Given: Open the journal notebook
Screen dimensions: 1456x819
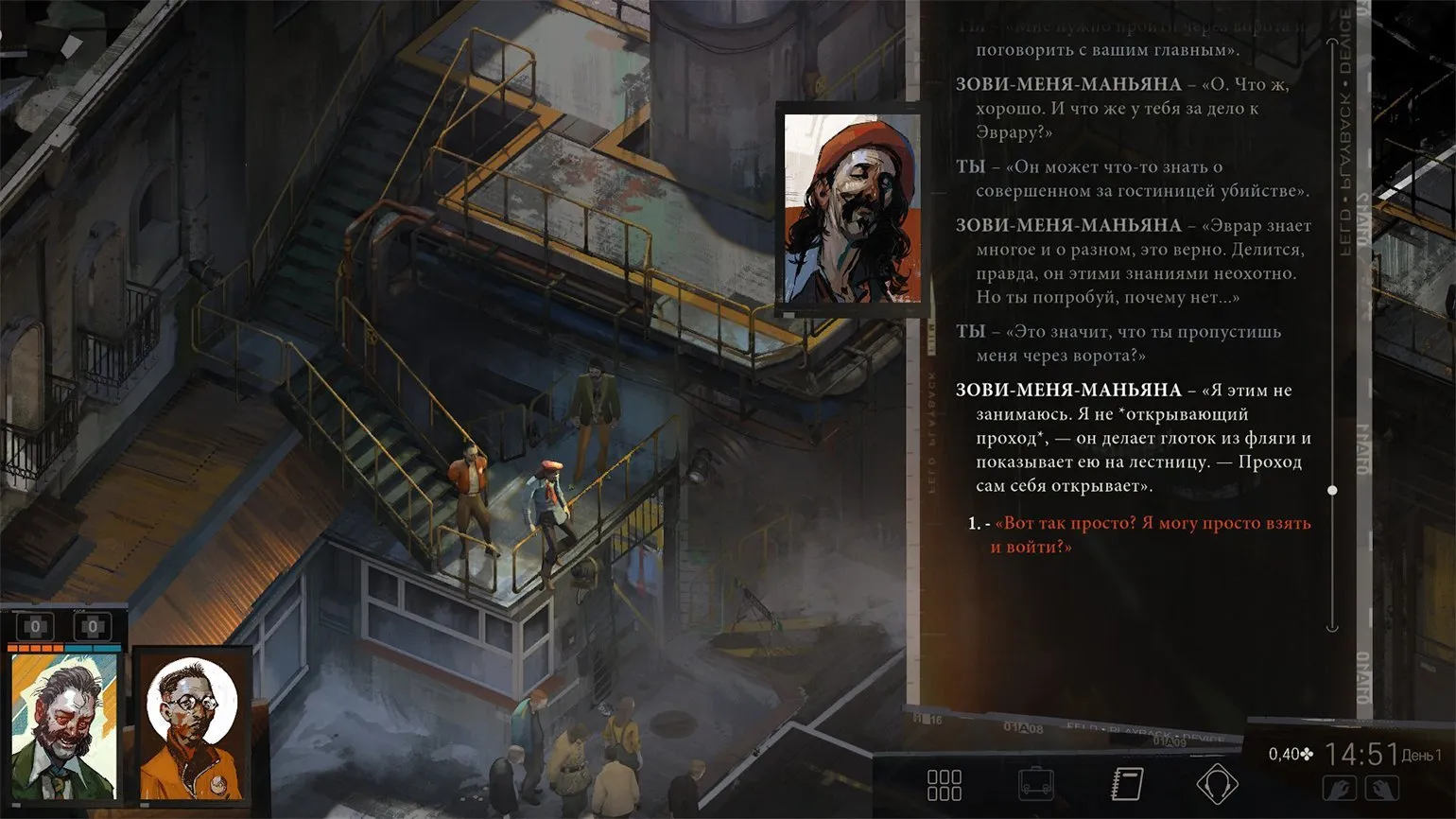Looking at the screenshot, I should (x=1126, y=784).
